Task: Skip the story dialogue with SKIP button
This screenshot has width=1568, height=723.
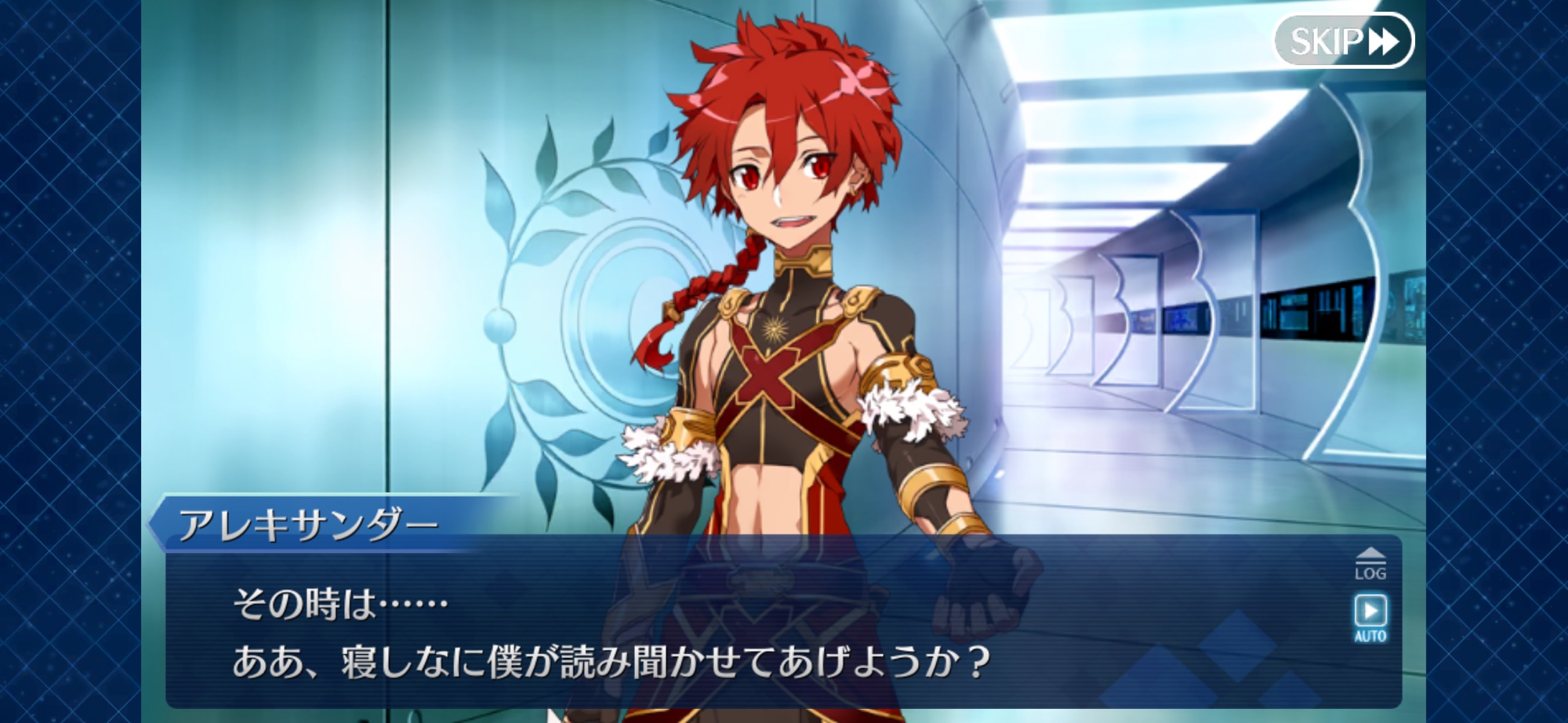Action: tap(1343, 41)
